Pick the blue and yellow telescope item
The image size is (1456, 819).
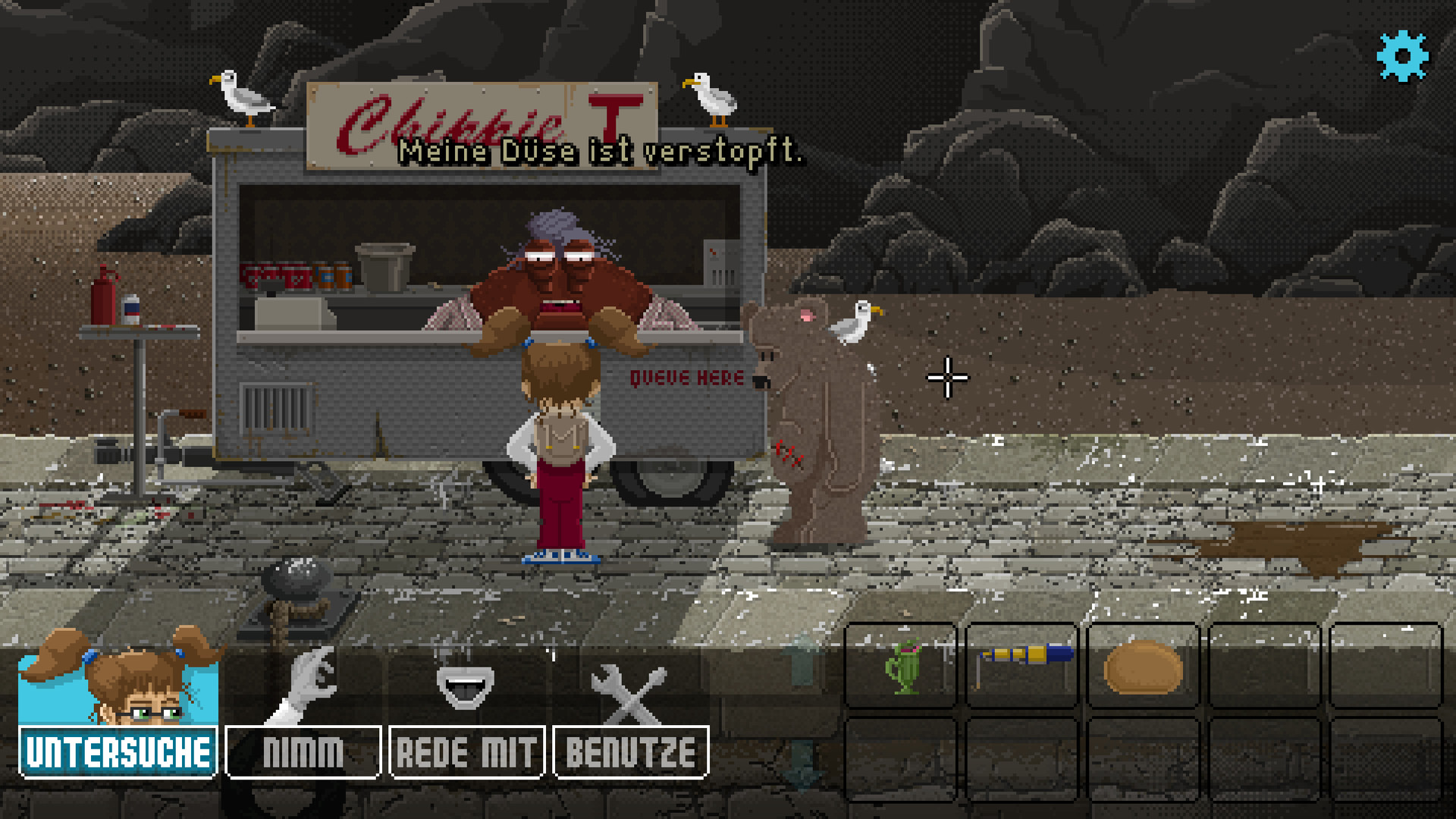(1022, 658)
